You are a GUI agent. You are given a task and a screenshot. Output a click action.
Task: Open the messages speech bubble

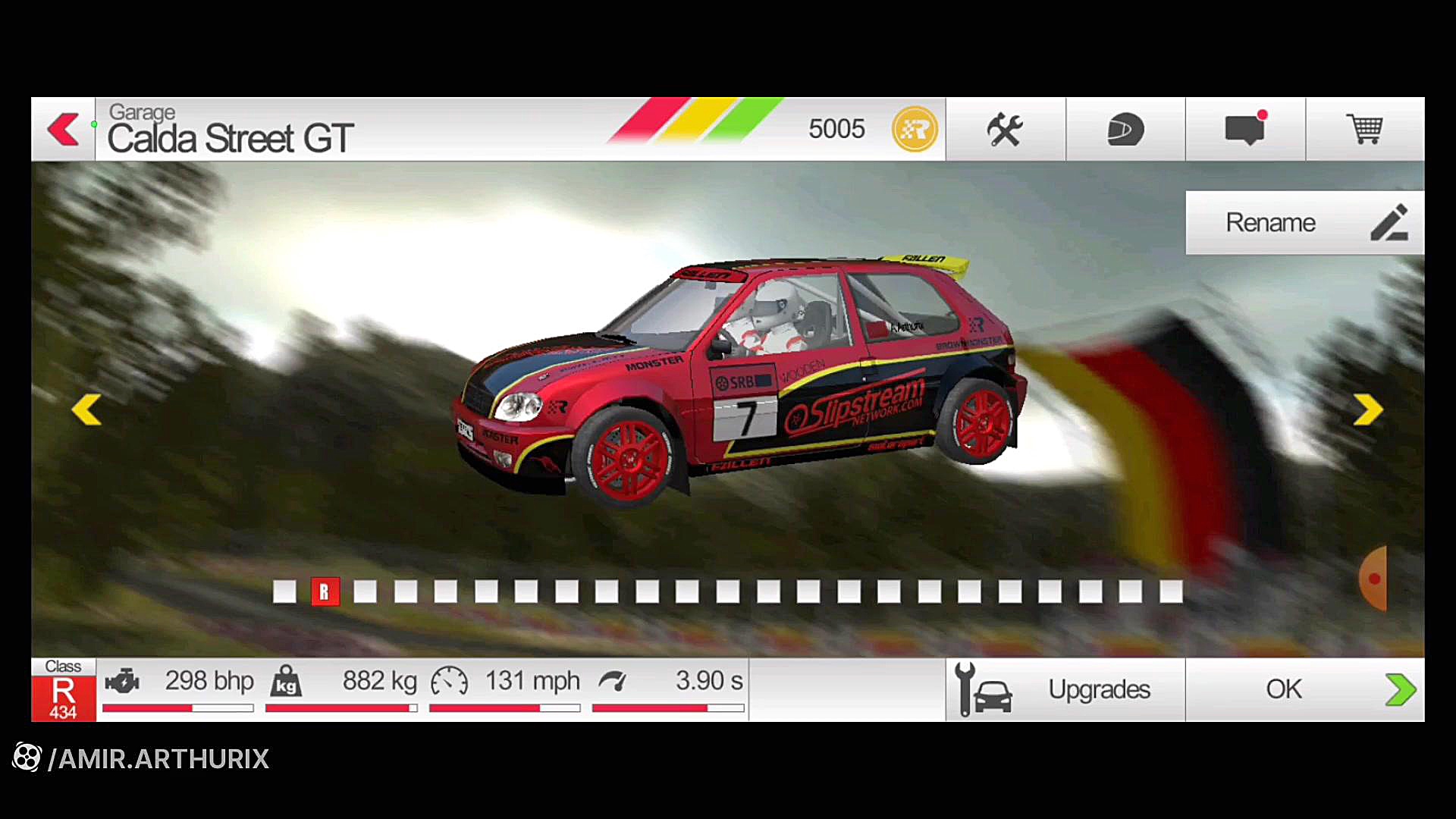[x=1244, y=129]
